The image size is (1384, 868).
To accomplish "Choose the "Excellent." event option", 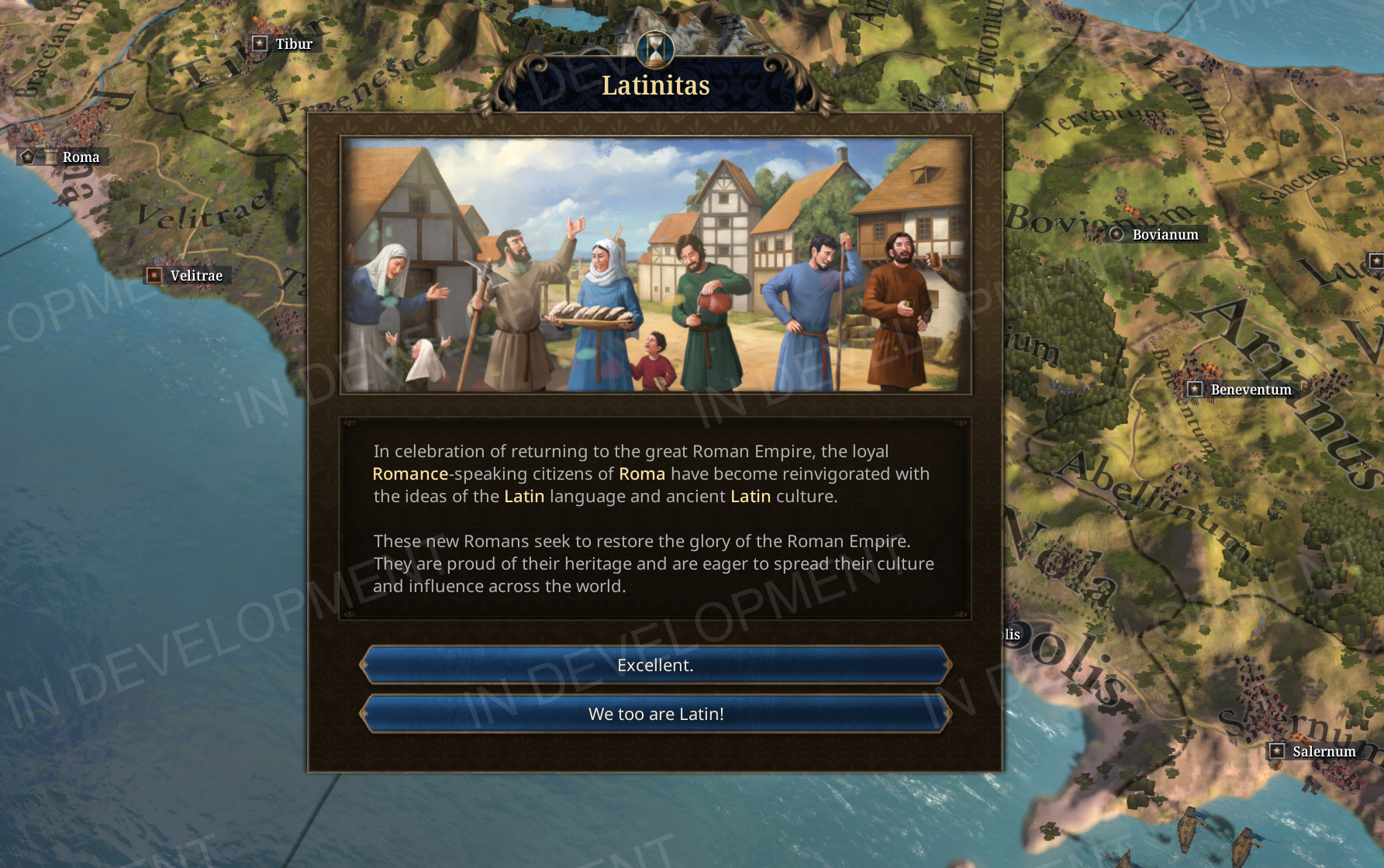I will (655, 665).
